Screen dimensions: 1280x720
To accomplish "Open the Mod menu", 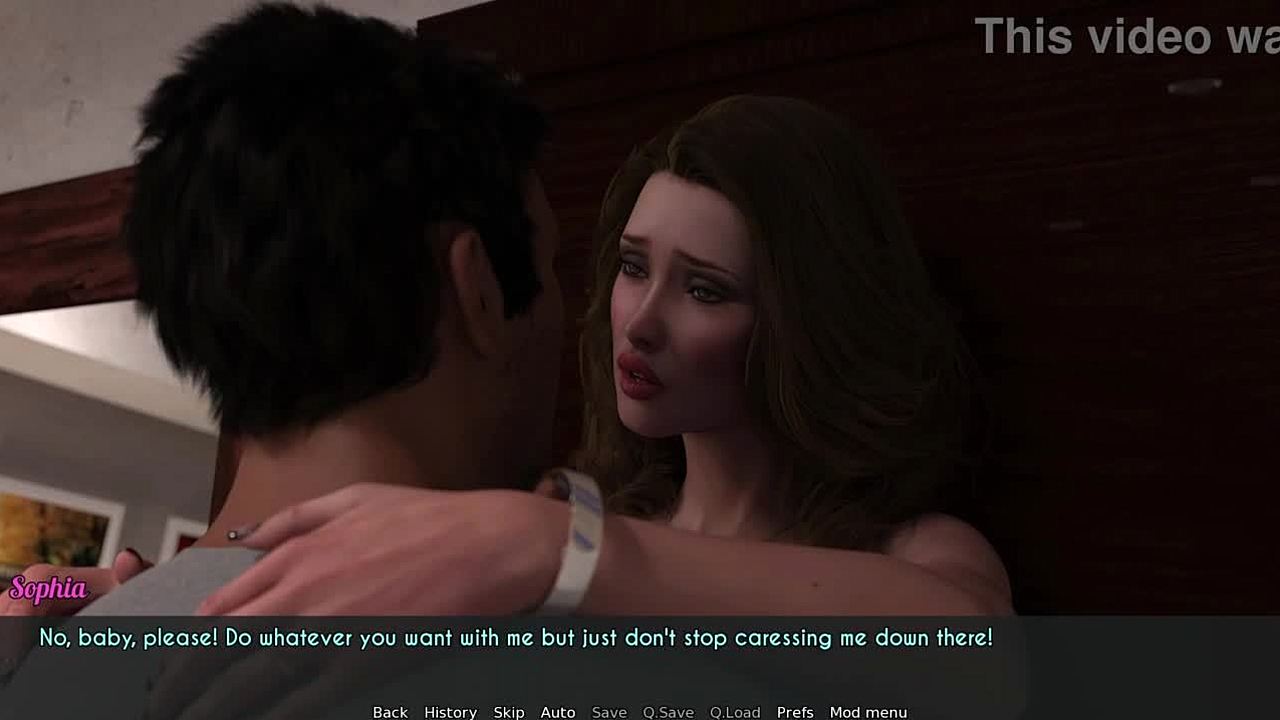I will 868,712.
